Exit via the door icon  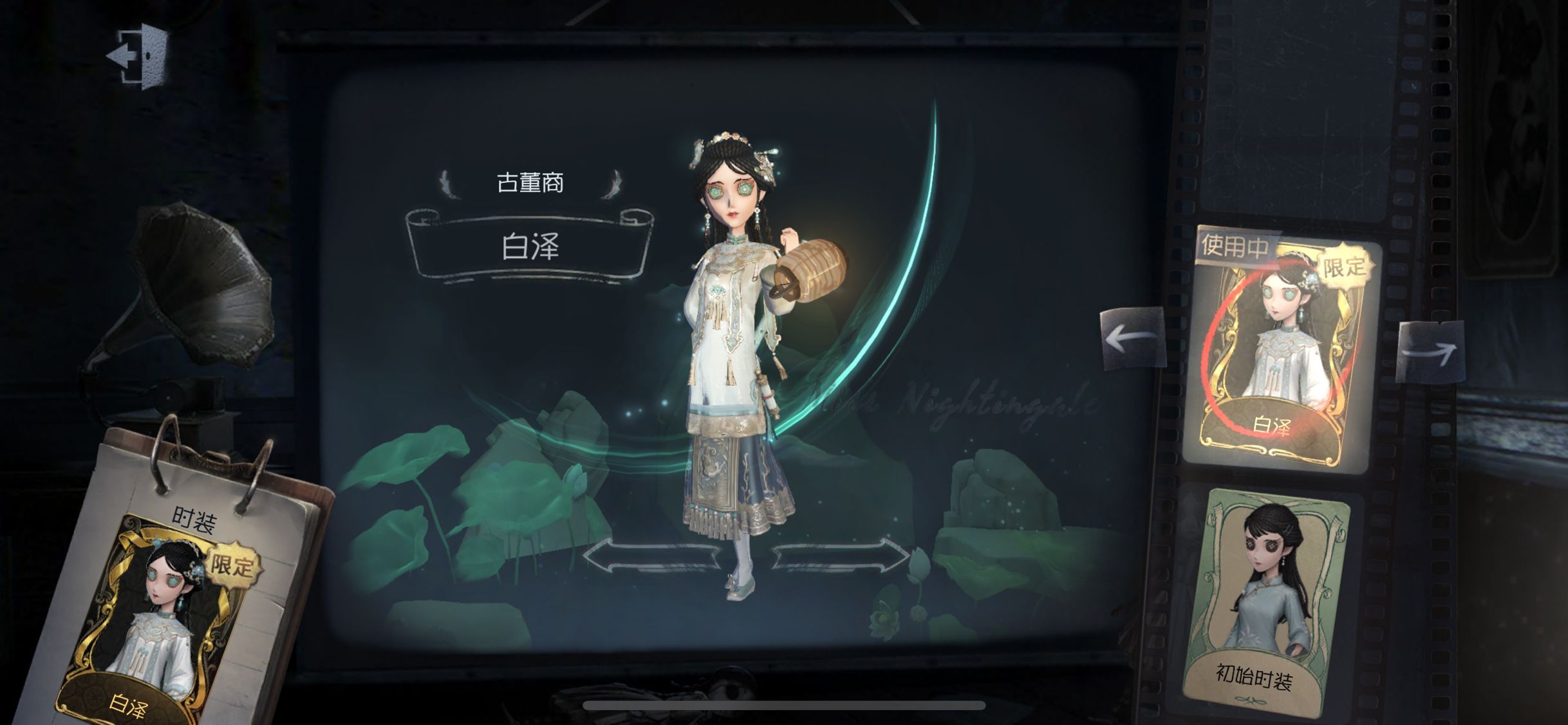click(x=138, y=56)
